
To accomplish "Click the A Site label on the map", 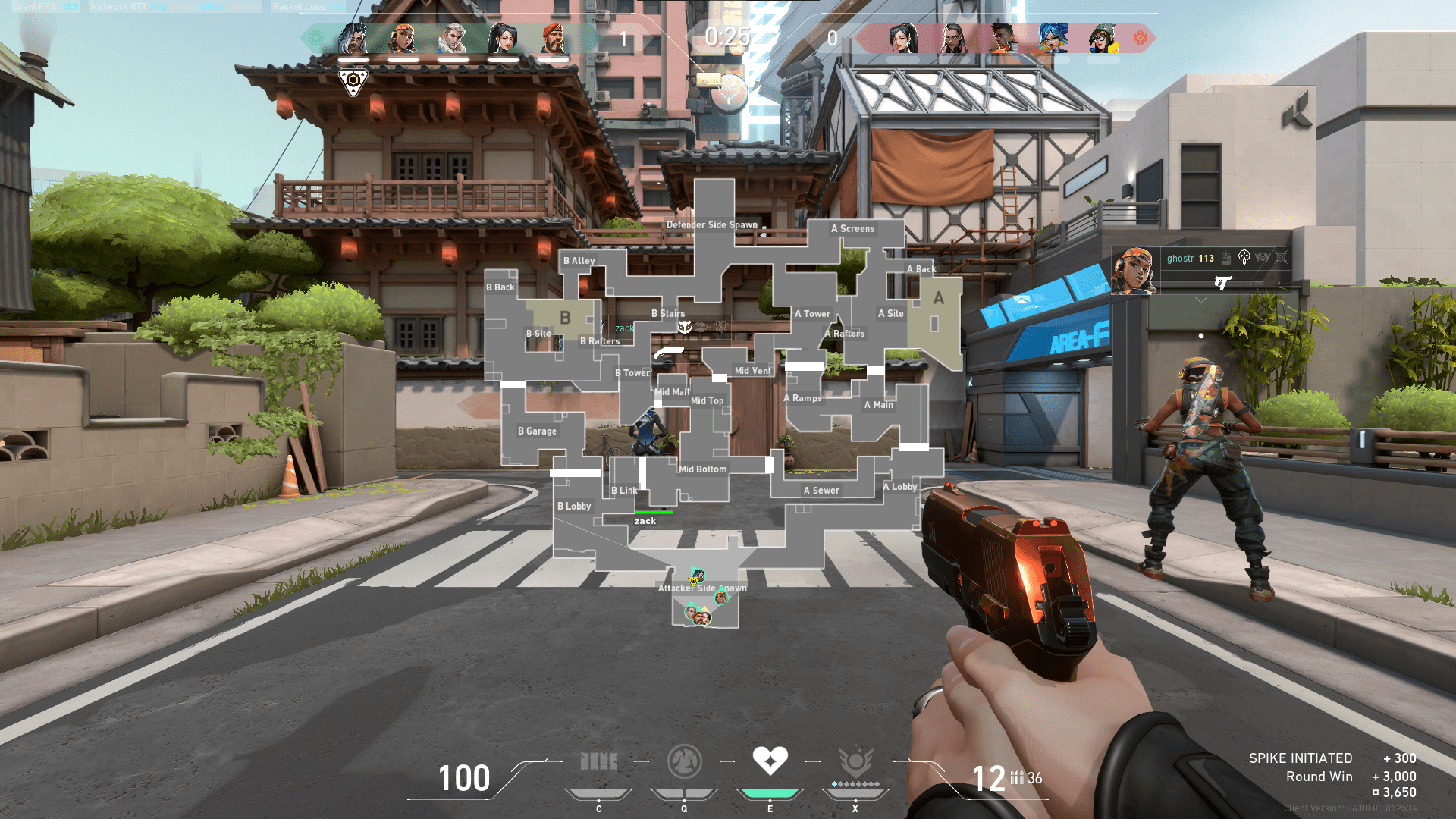I will 890,313.
